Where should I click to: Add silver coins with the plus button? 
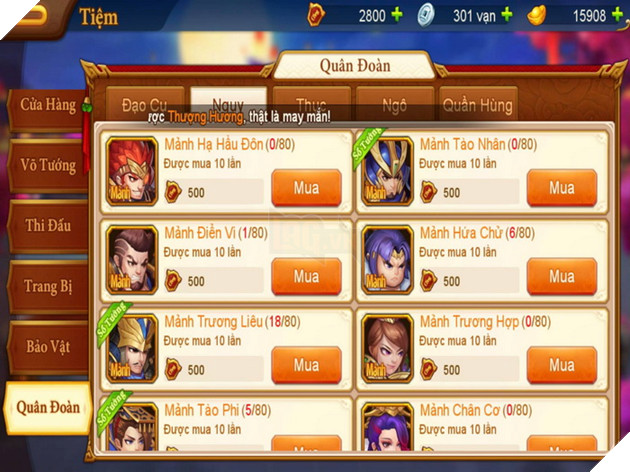[506, 15]
